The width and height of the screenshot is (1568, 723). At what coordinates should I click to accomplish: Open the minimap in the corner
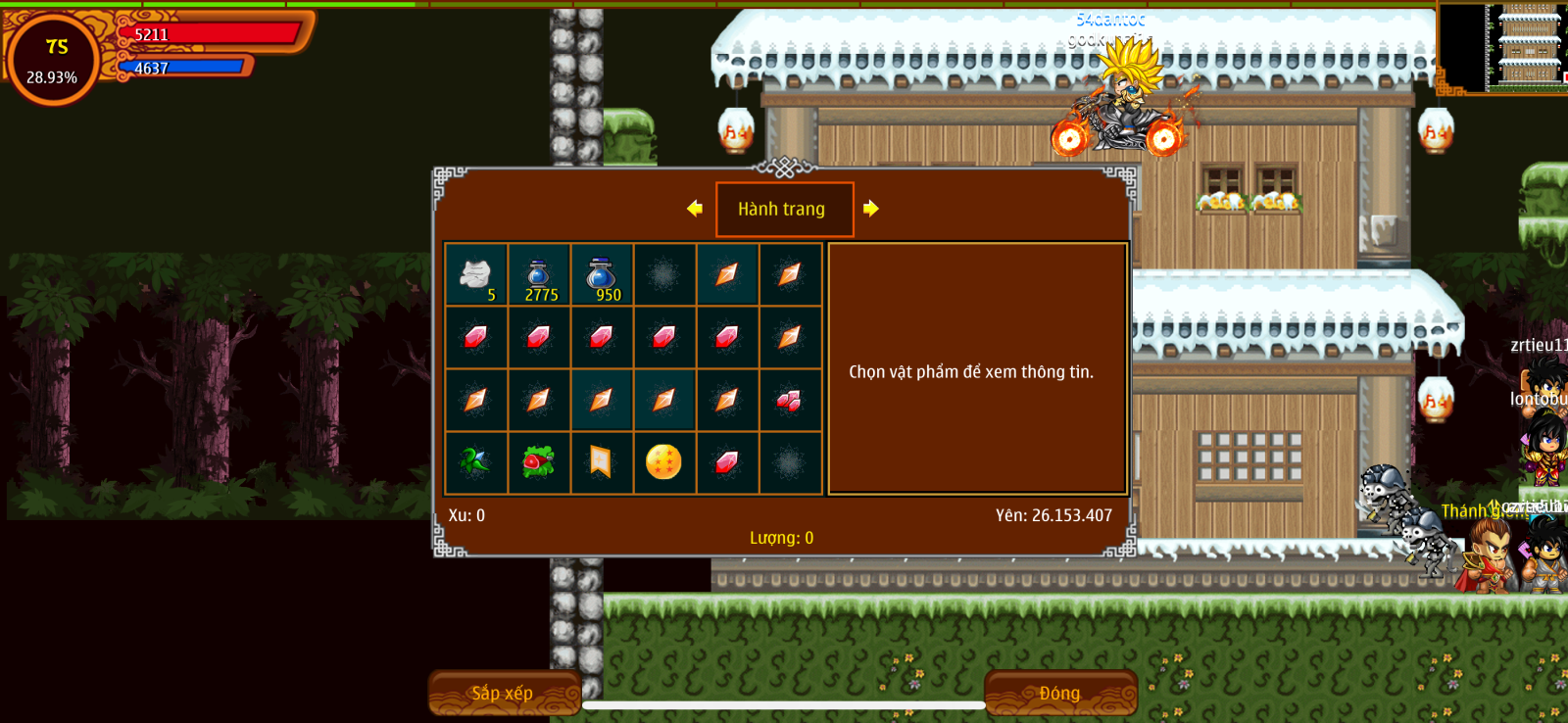point(1503,47)
